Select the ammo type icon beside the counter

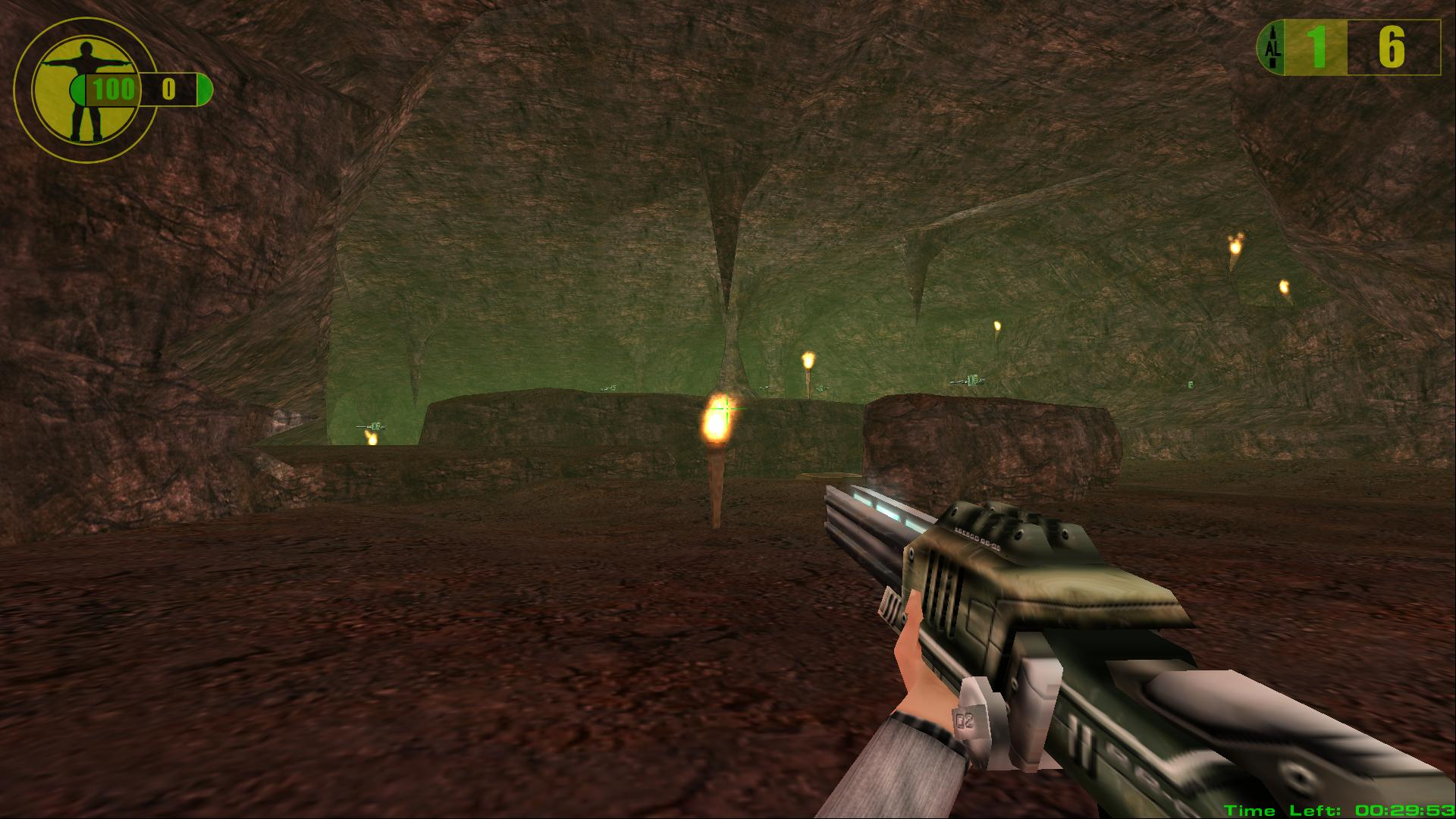(x=1273, y=48)
